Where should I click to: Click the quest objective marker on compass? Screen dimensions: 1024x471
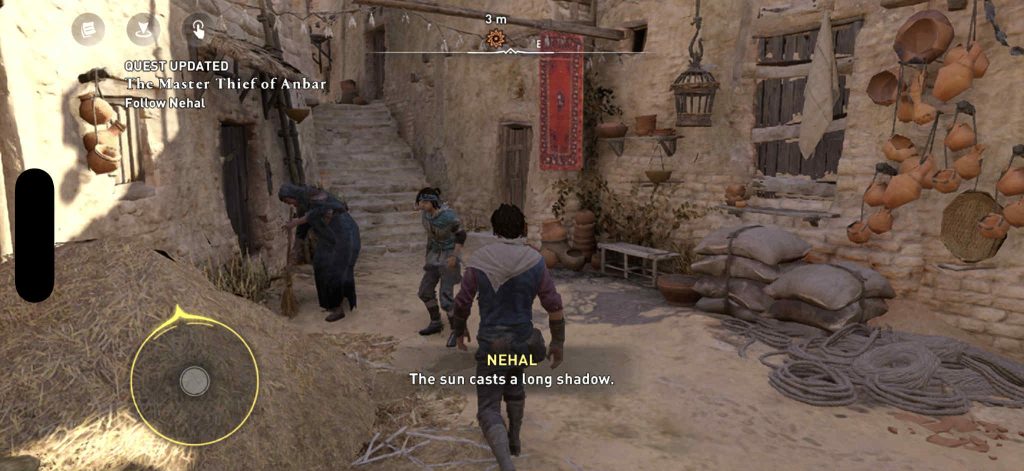(x=495, y=39)
